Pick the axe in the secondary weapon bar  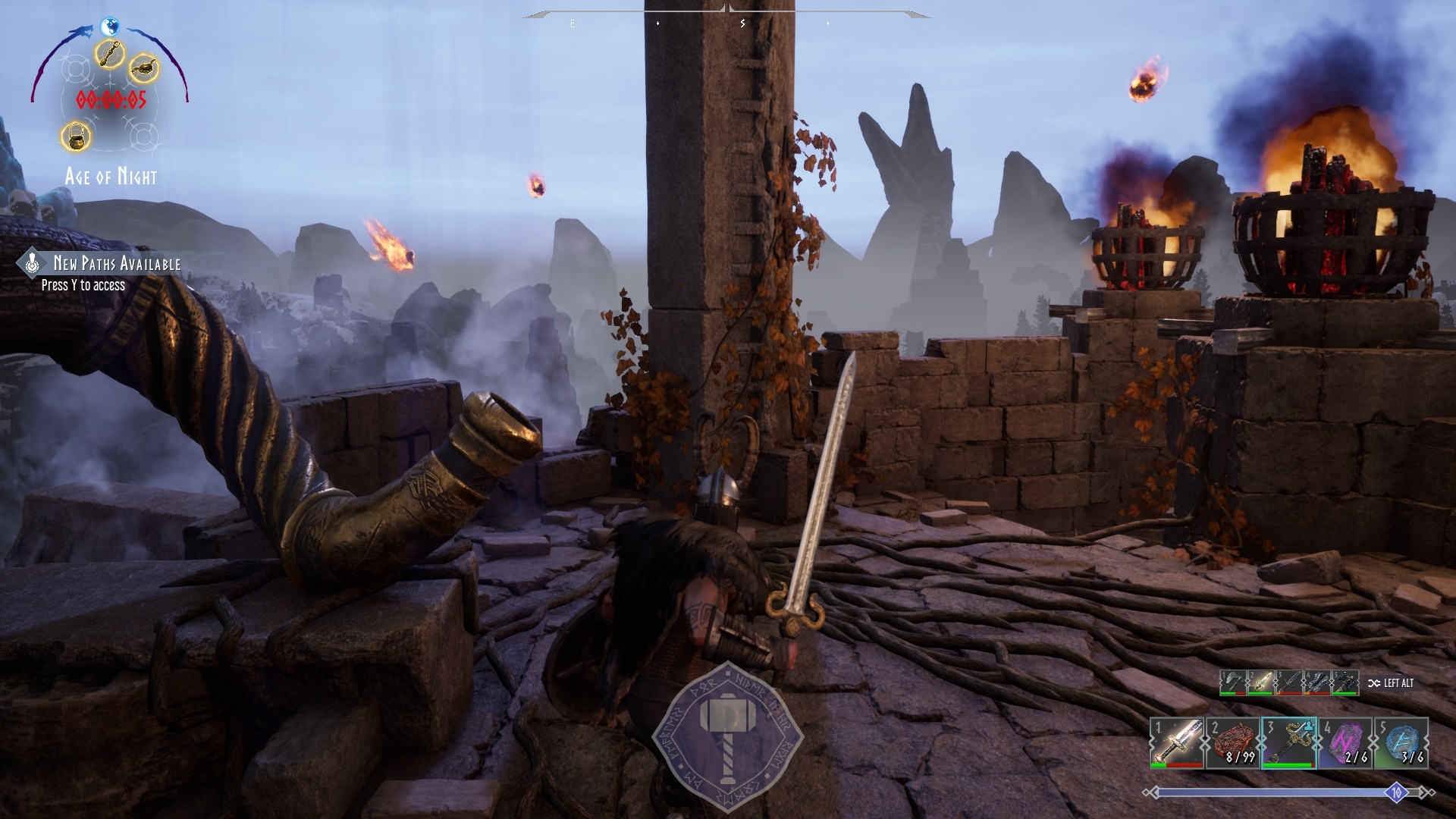[1232, 682]
